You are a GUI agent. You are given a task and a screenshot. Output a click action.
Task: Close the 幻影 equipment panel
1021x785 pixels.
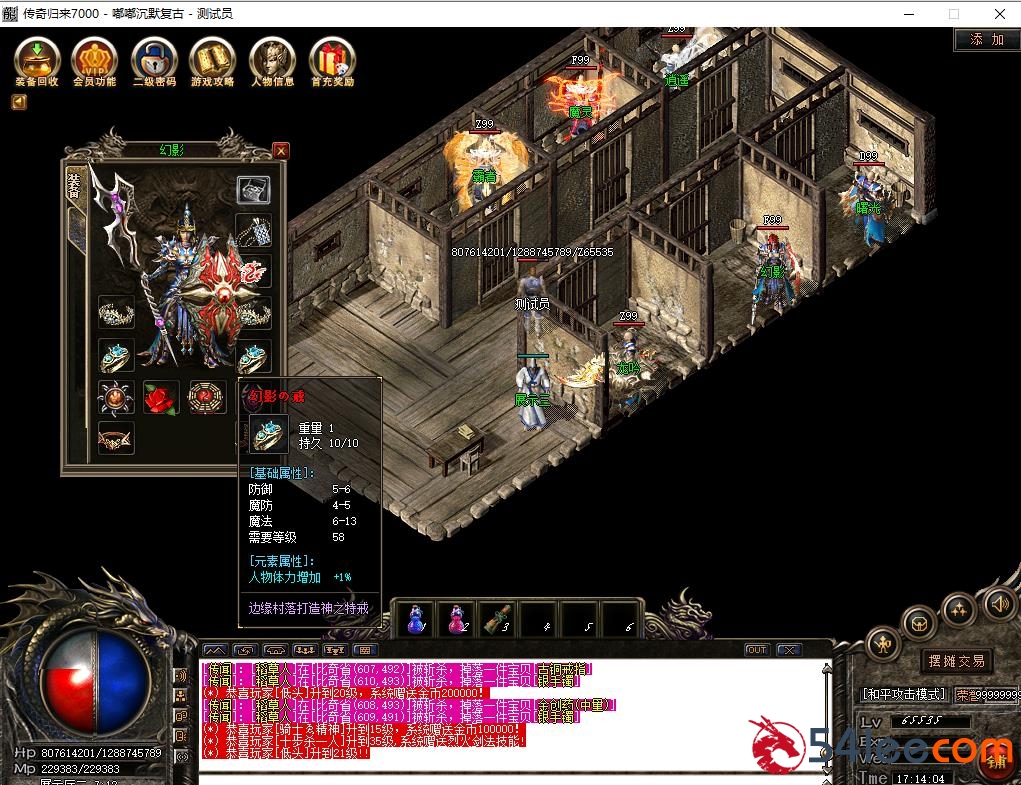pos(281,151)
